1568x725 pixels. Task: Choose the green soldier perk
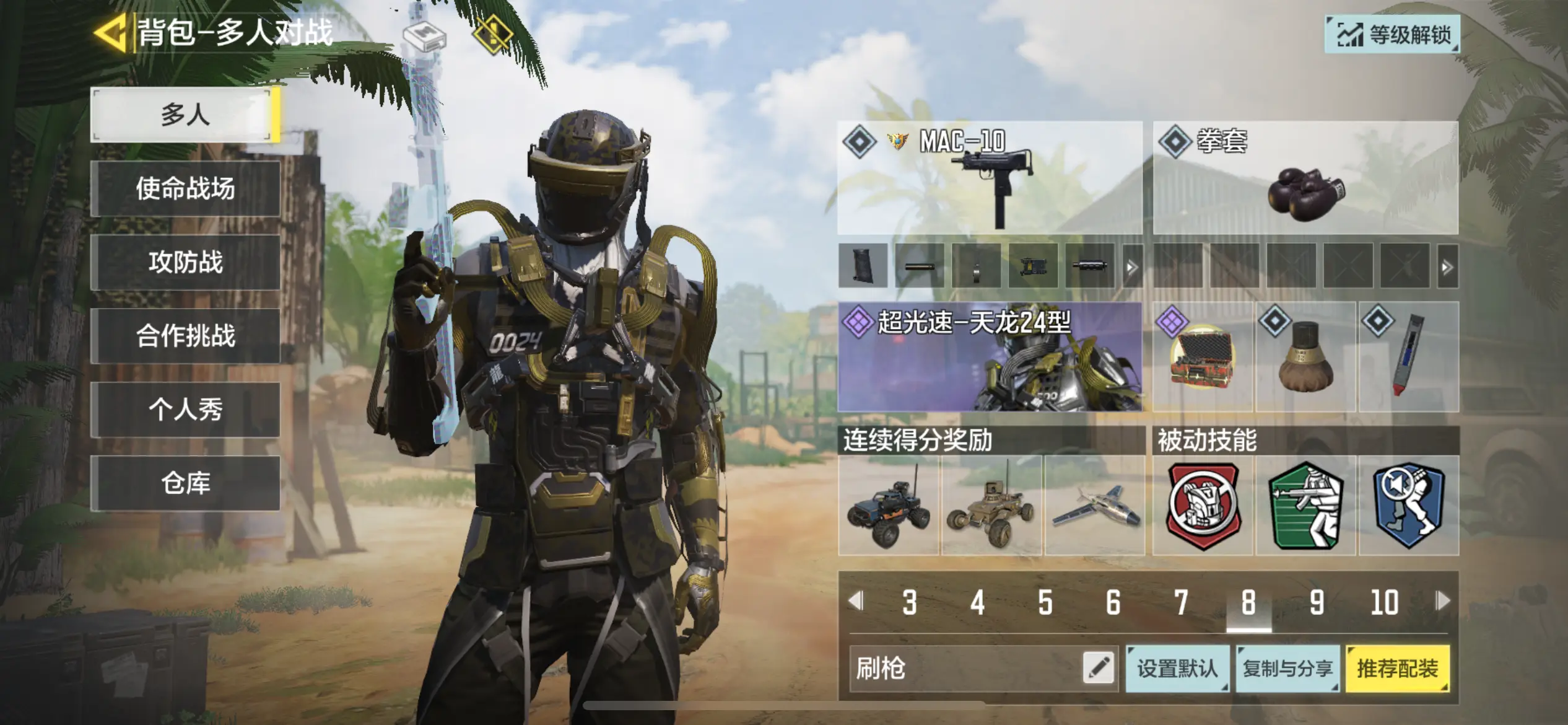point(1306,506)
